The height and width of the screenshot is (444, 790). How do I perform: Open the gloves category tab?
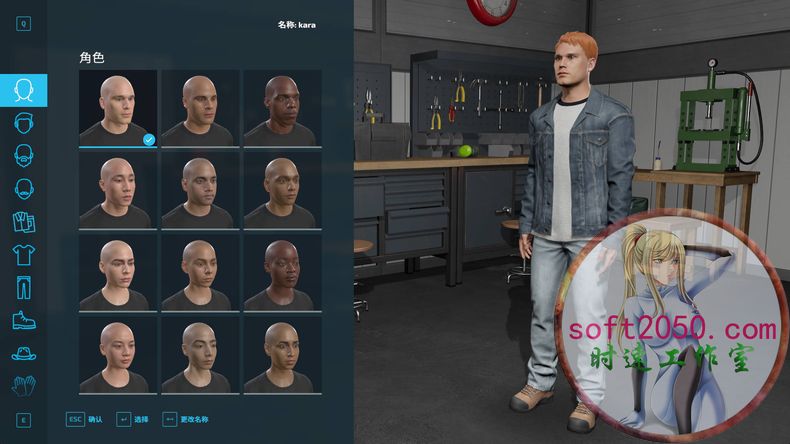point(24,385)
